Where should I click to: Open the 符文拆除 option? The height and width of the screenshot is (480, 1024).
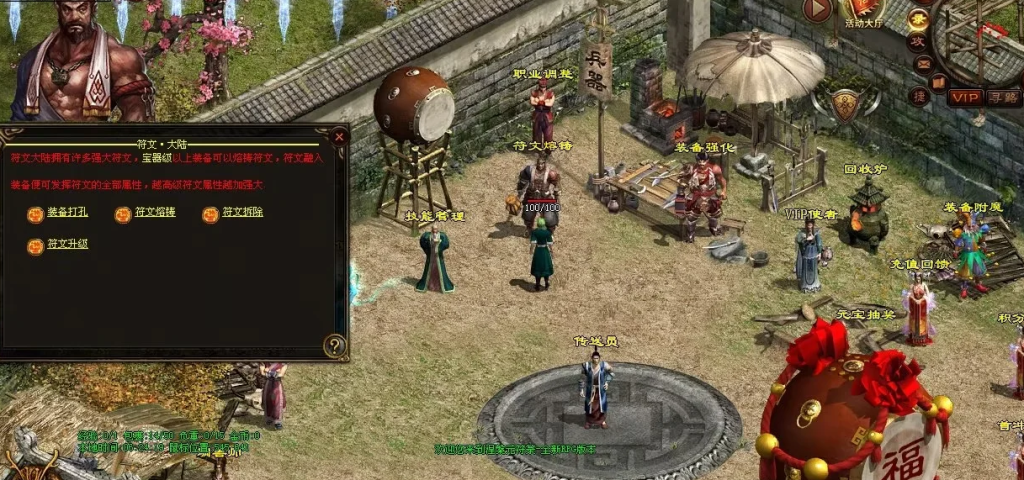(243, 213)
